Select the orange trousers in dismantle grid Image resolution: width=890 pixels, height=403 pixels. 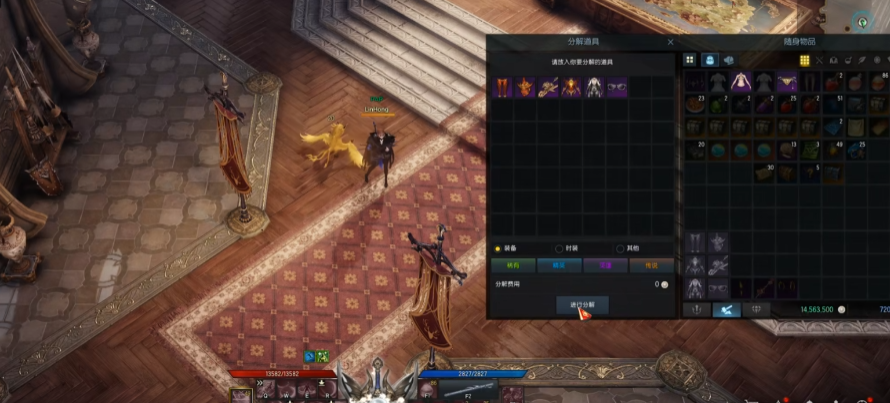[503, 88]
